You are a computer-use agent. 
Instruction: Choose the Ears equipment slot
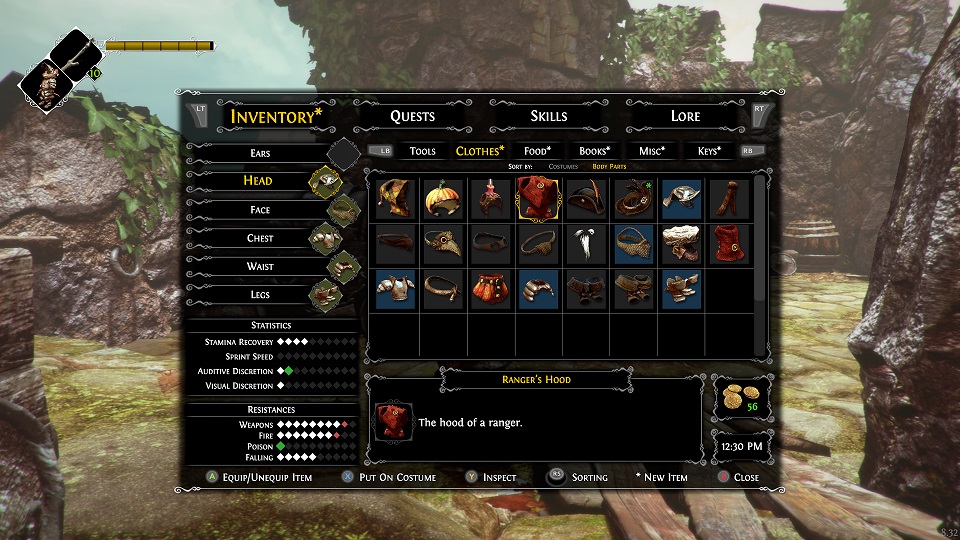pos(260,153)
